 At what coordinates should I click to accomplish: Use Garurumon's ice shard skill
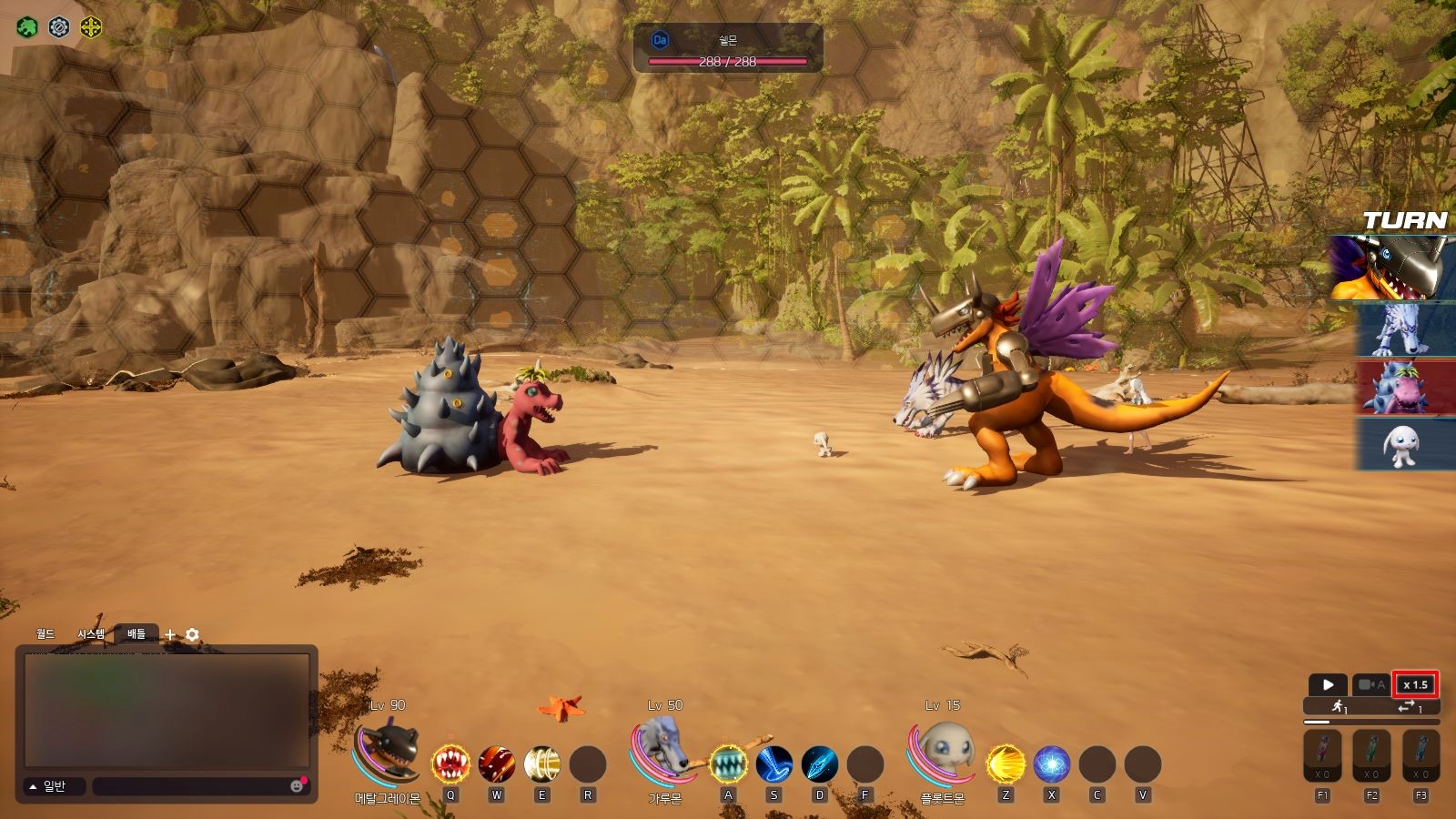[x=820, y=764]
